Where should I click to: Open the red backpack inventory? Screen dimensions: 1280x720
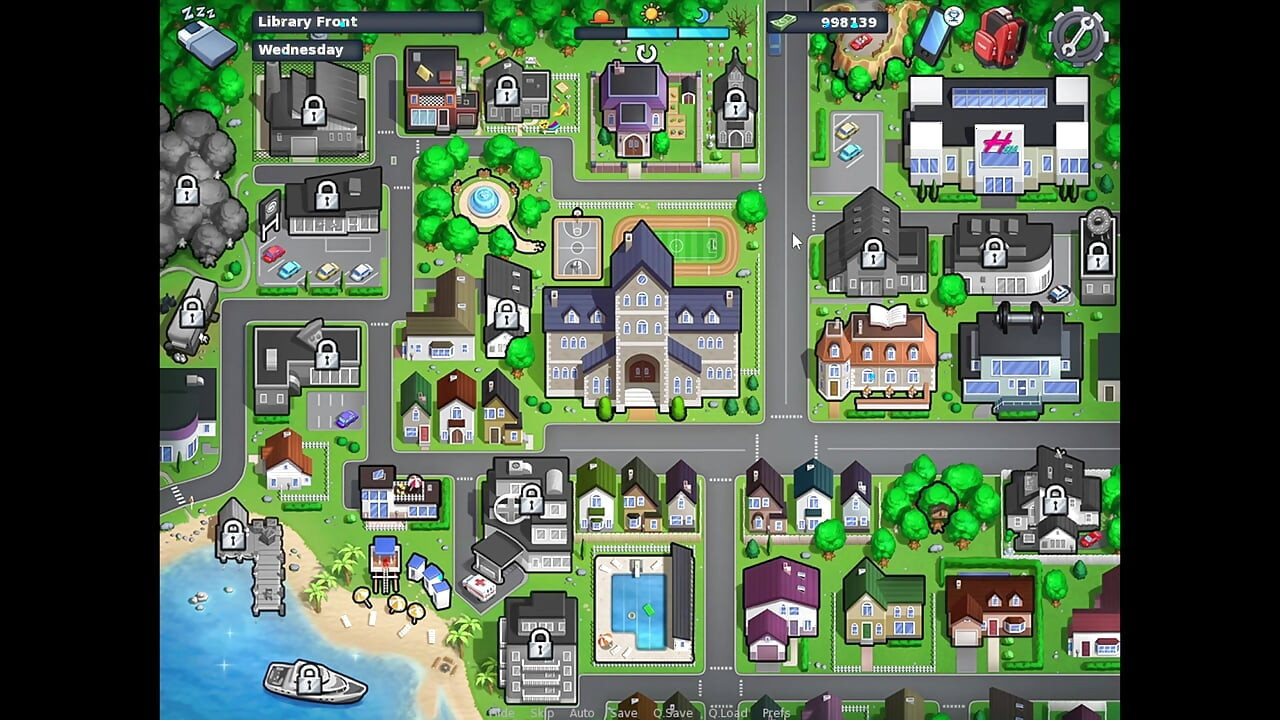click(x=997, y=37)
